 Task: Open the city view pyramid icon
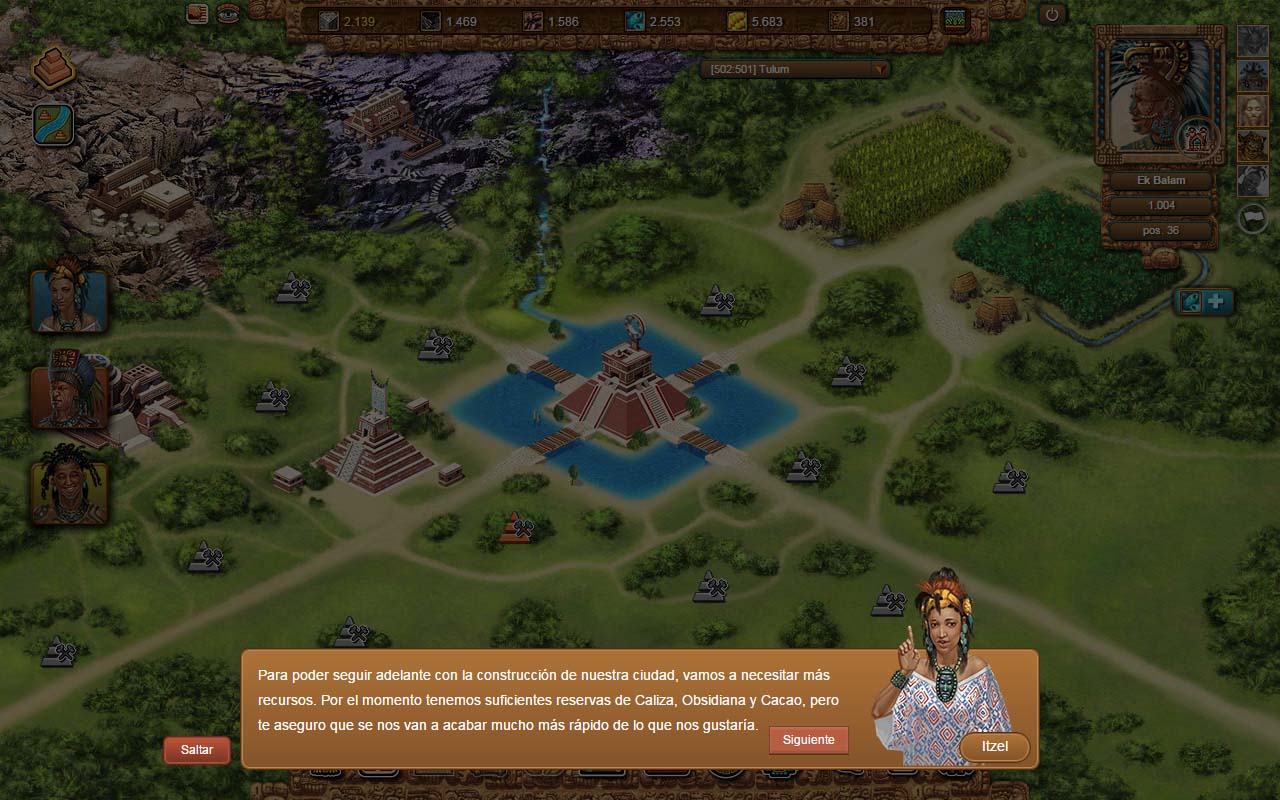[x=53, y=68]
